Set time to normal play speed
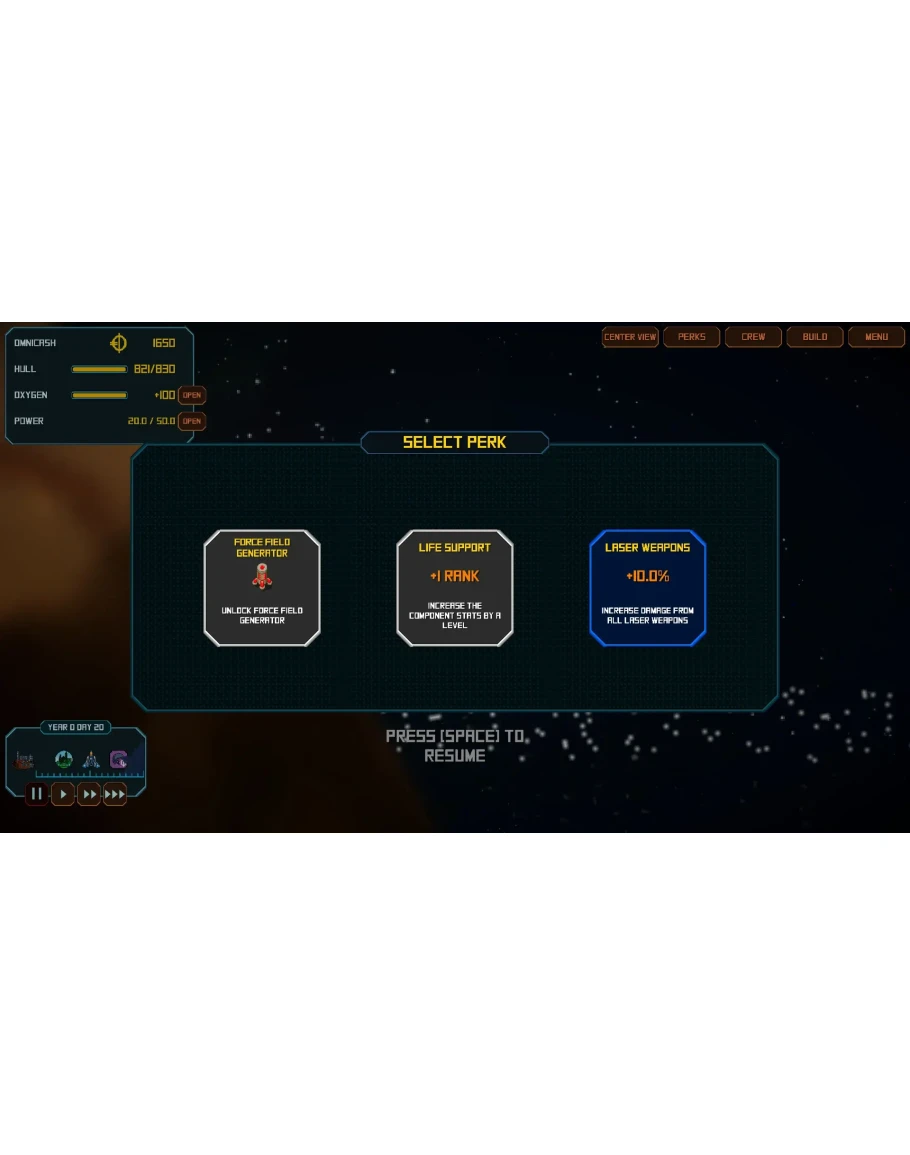 click(63, 794)
